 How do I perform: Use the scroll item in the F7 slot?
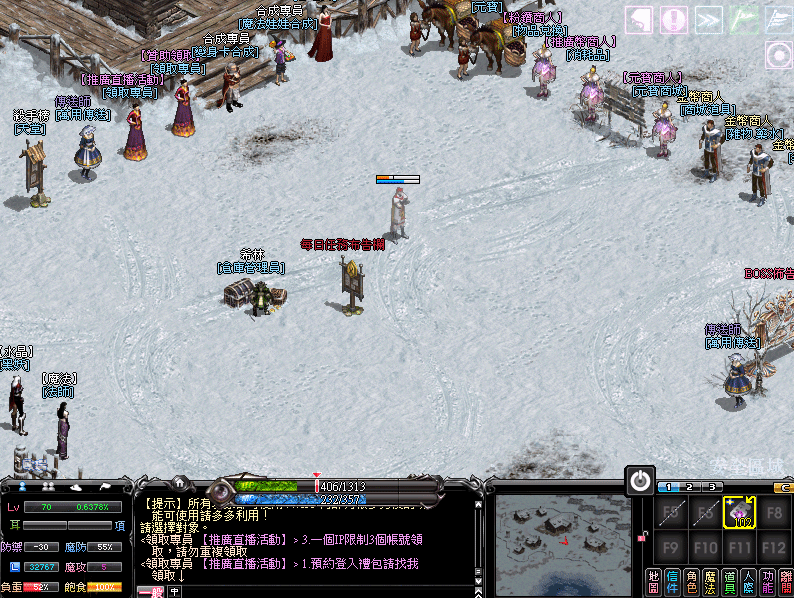coord(738,514)
